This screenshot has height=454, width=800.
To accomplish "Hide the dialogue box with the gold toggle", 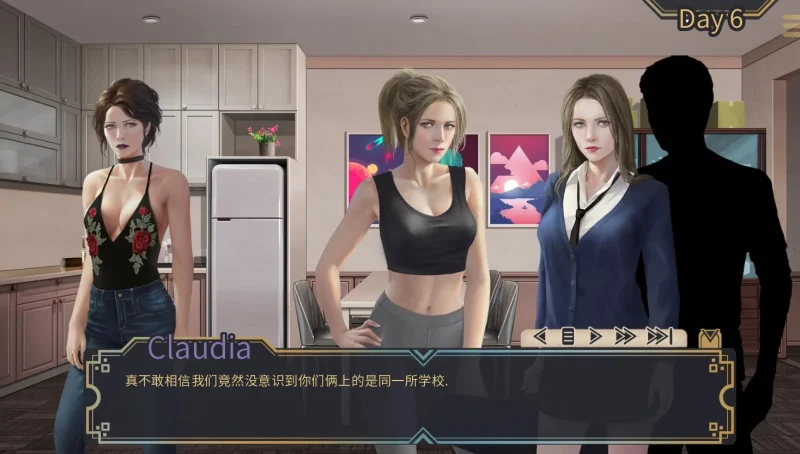I will (x=709, y=338).
